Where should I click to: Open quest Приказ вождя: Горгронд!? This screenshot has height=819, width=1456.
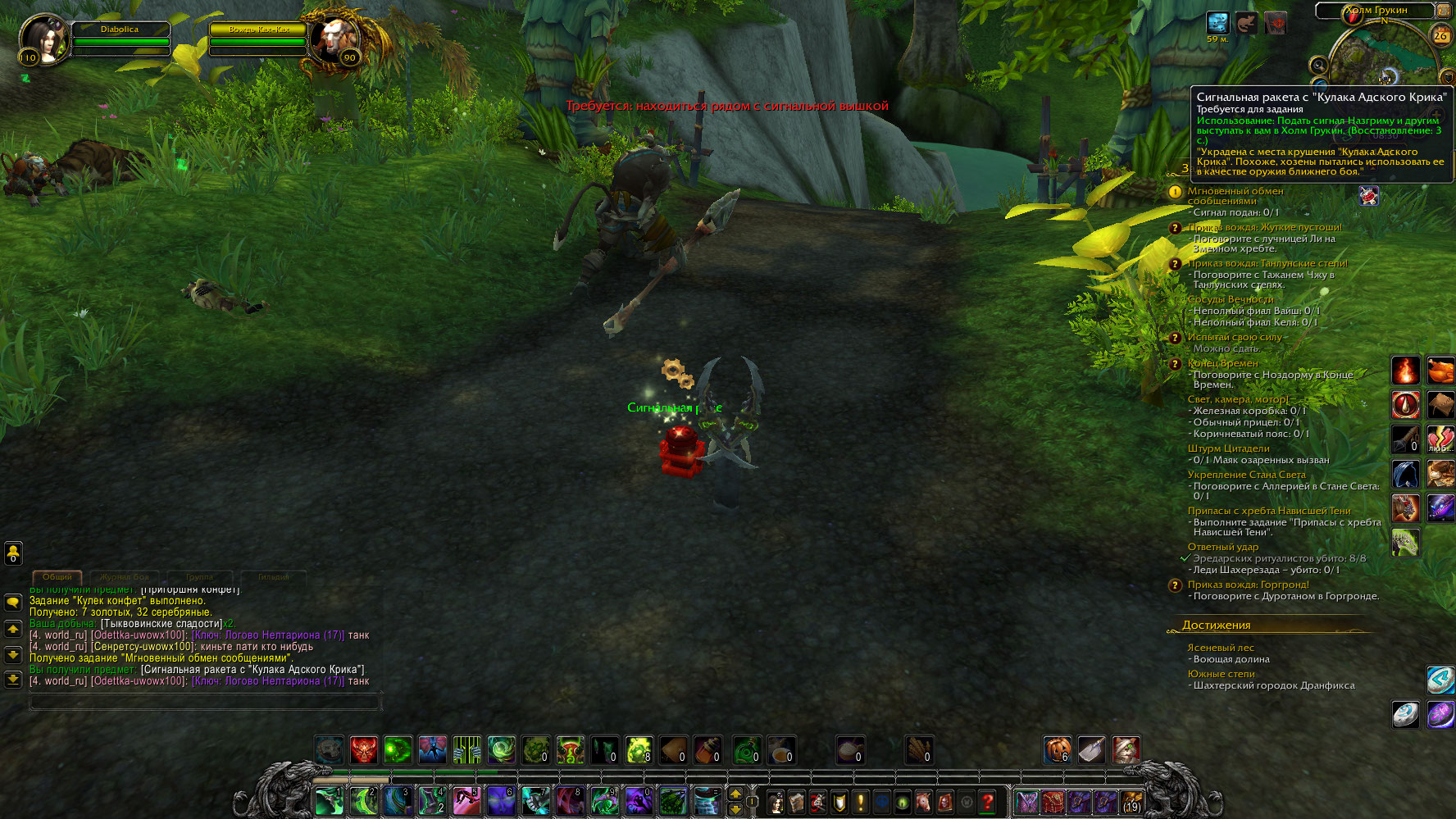click(x=1248, y=585)
